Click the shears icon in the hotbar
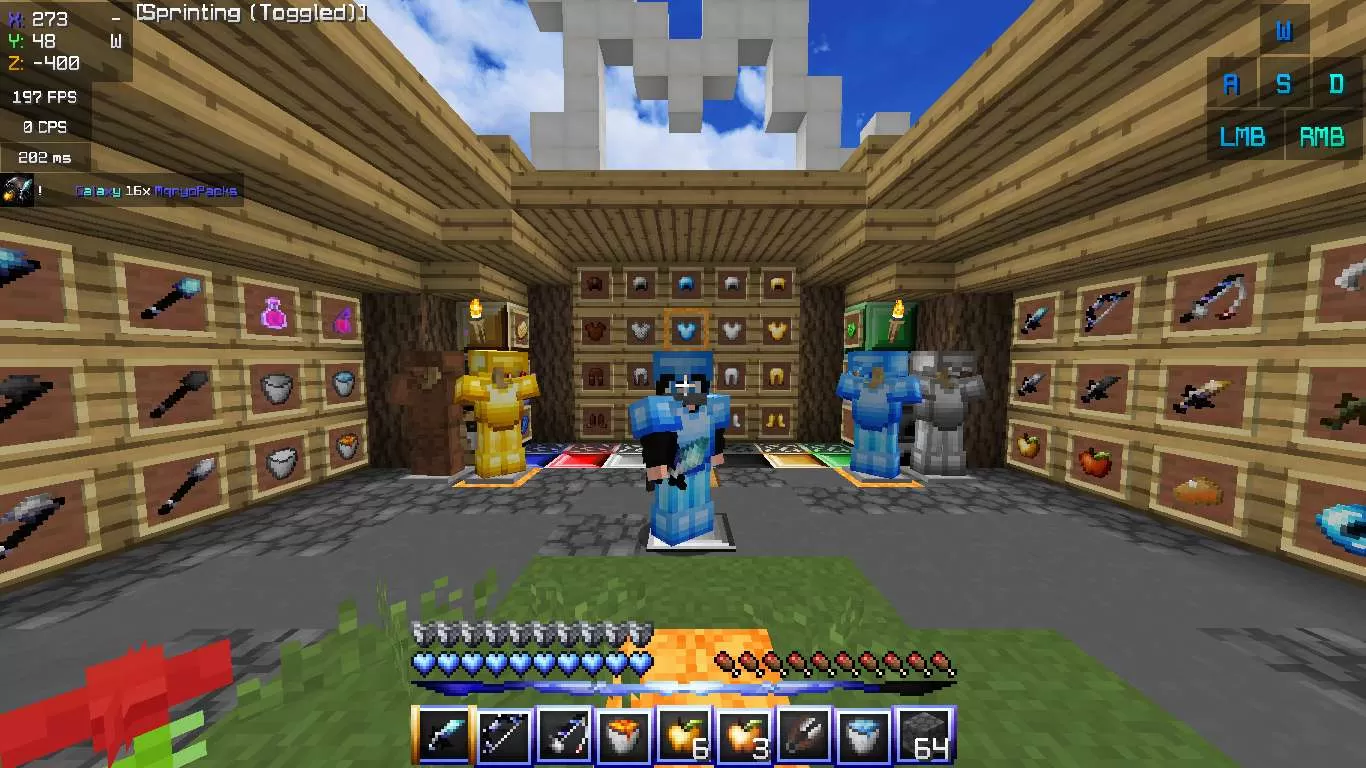 tap(803, 735)
